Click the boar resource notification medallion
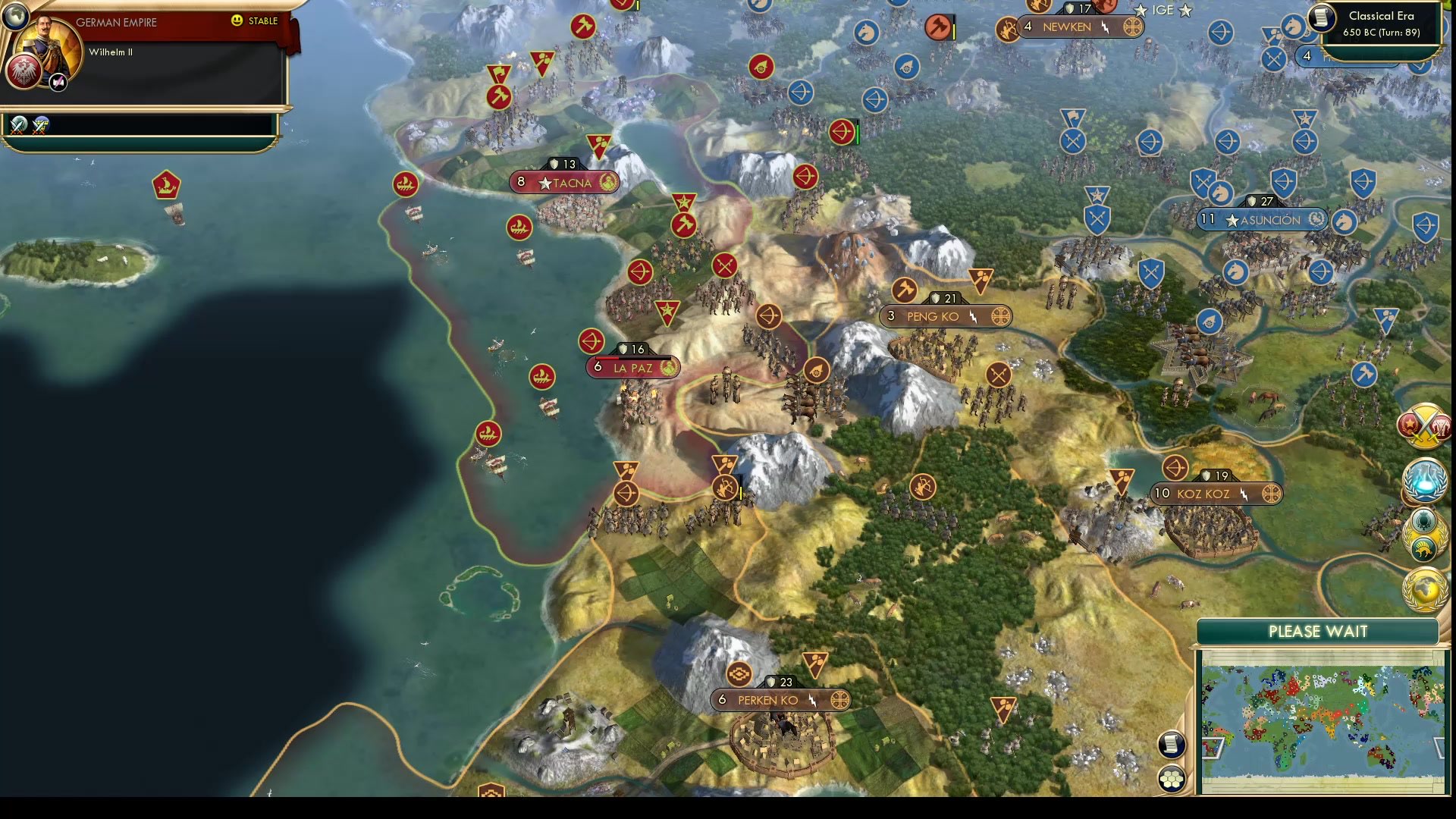Image resolution: width=1456 pixels, height=819 pixels. point(1423,548)
